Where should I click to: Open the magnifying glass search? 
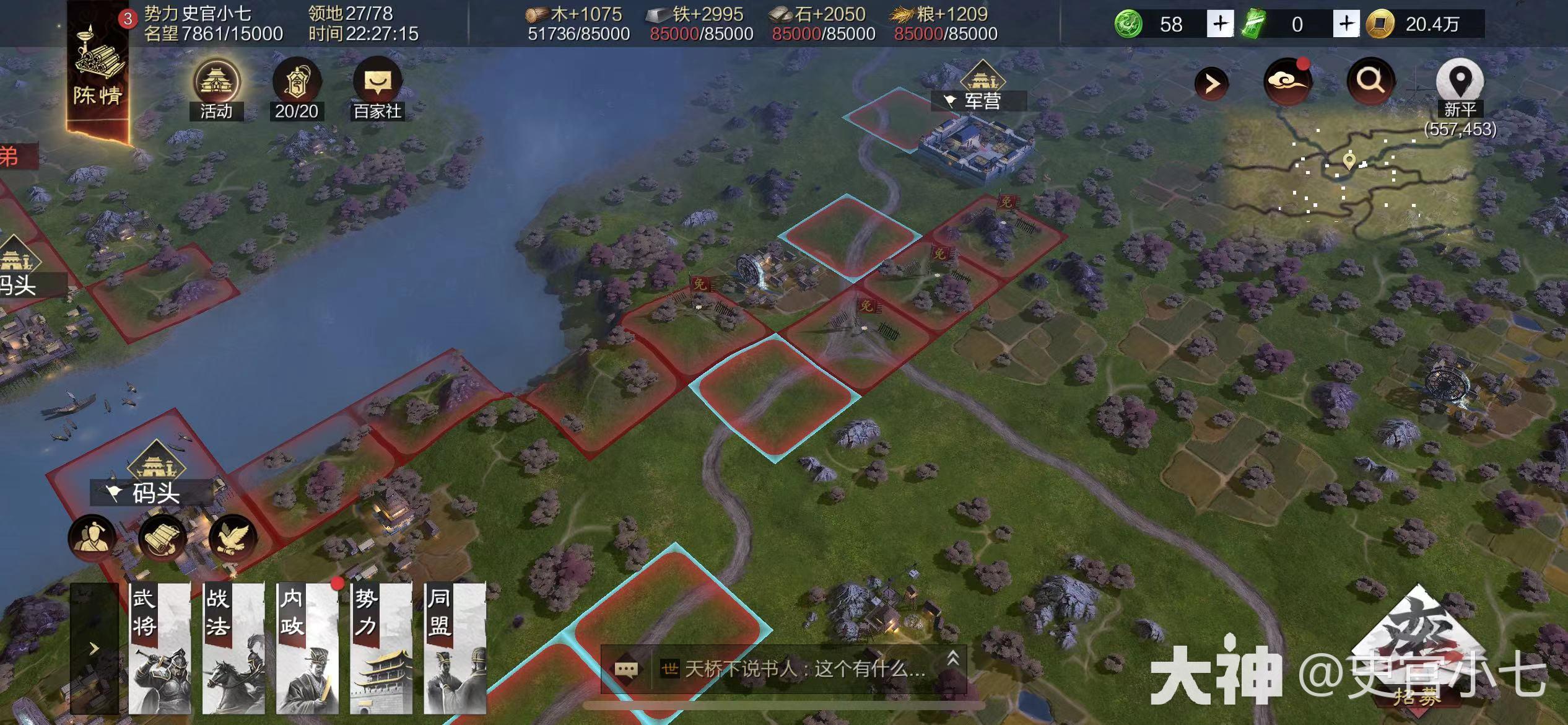(1370, 81)
